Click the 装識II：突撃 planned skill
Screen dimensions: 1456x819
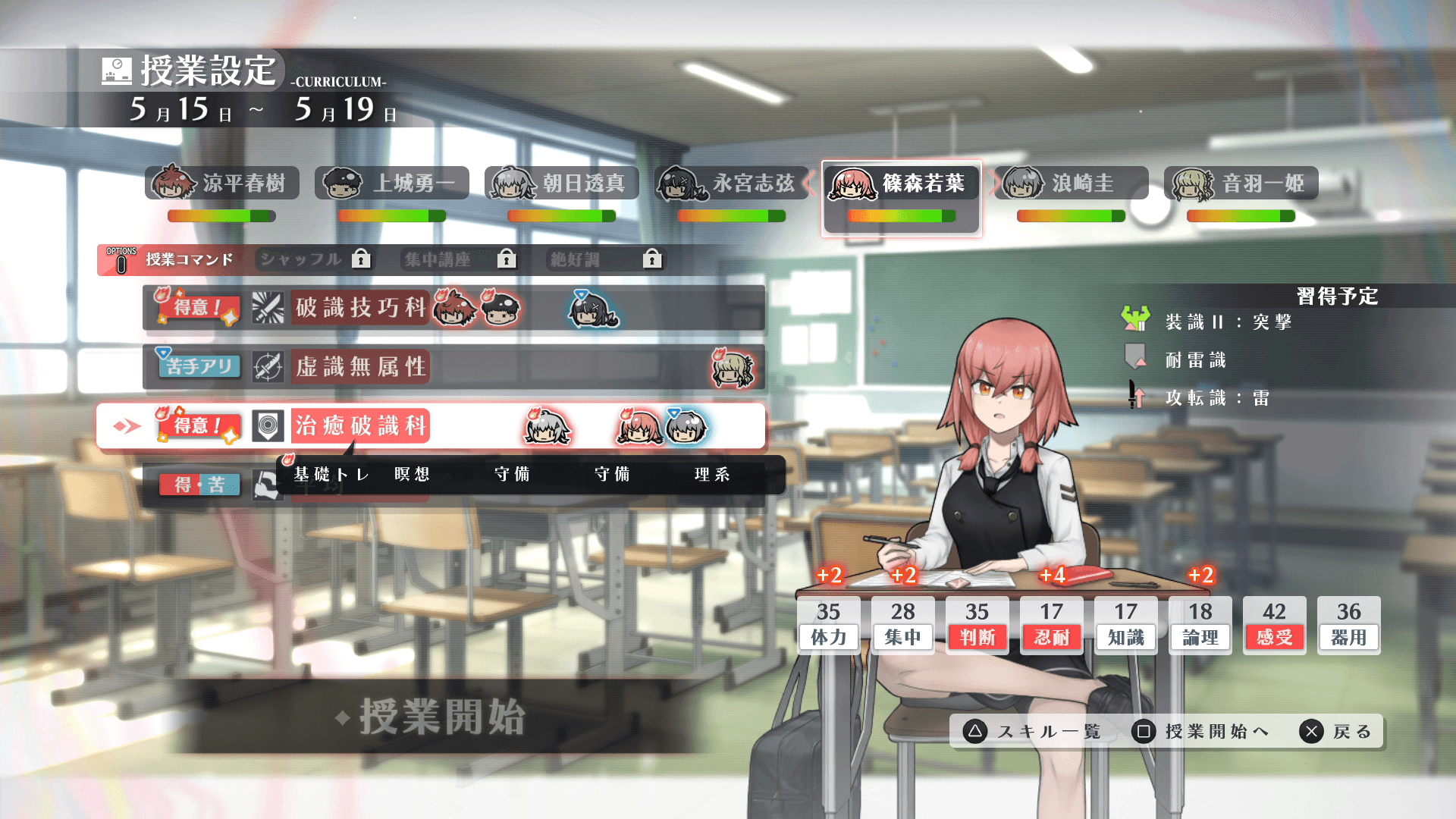(1228, 322)
